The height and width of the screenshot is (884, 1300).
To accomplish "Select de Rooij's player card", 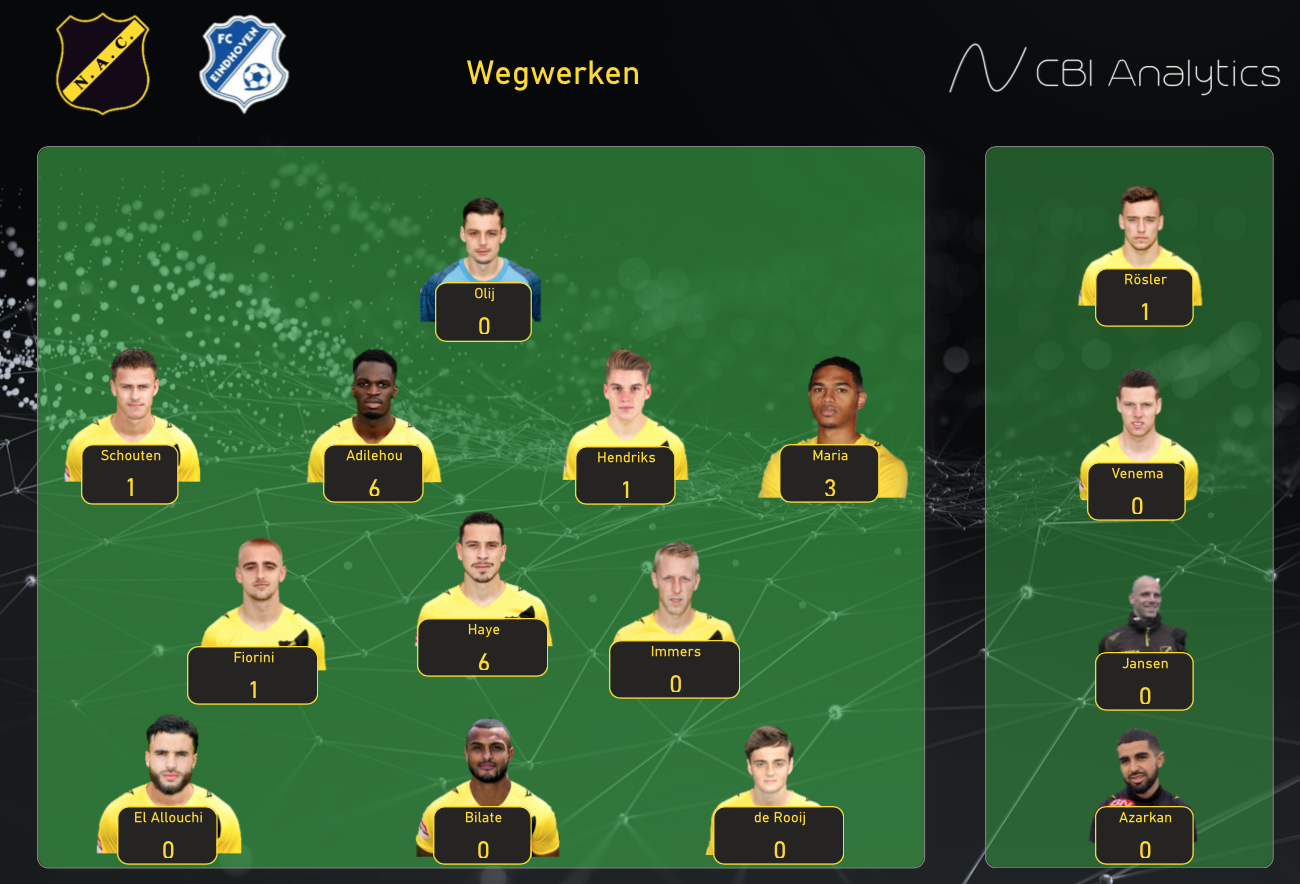I will click(779, 836).
